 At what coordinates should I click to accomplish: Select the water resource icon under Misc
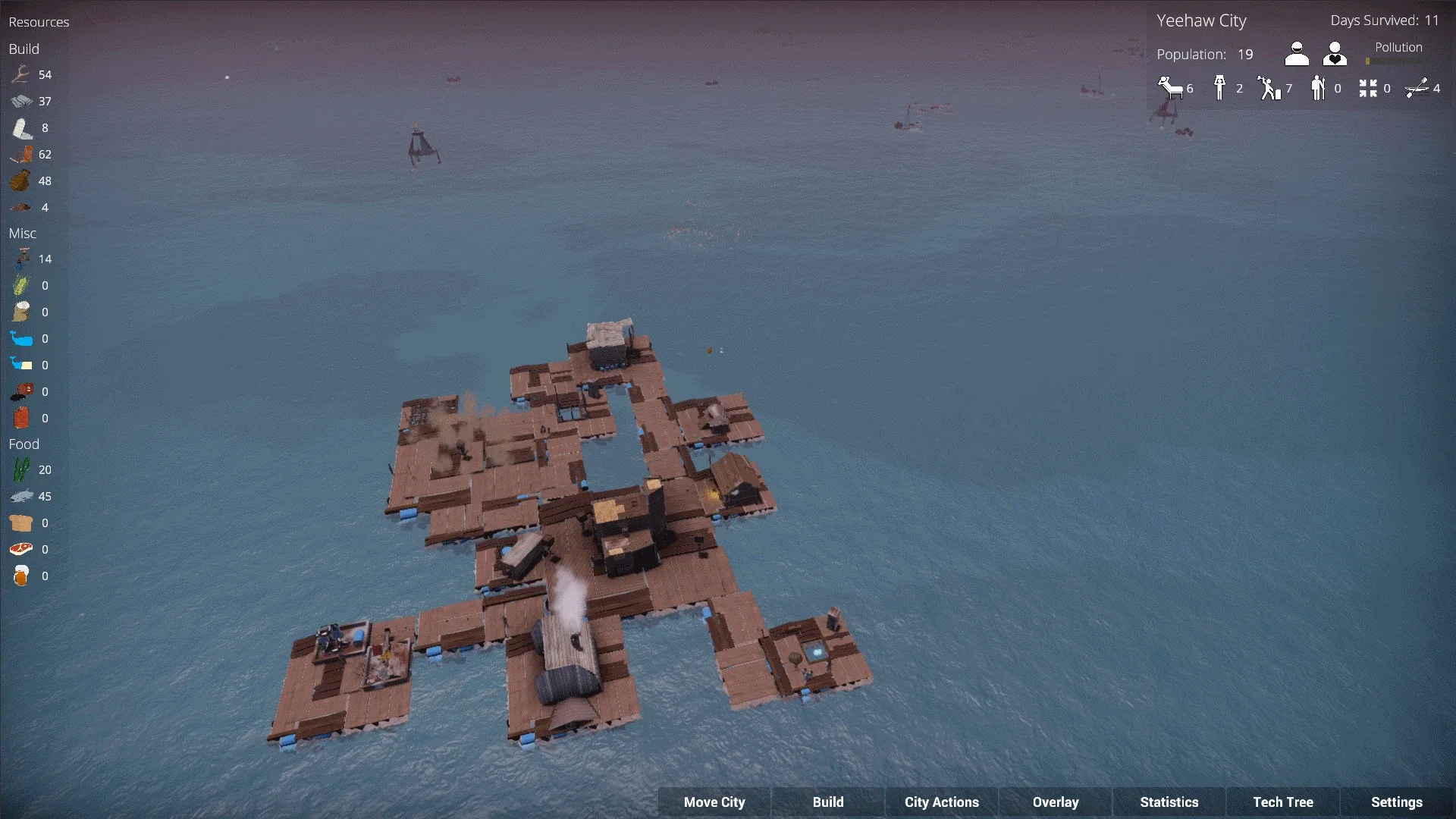point(21,259)
